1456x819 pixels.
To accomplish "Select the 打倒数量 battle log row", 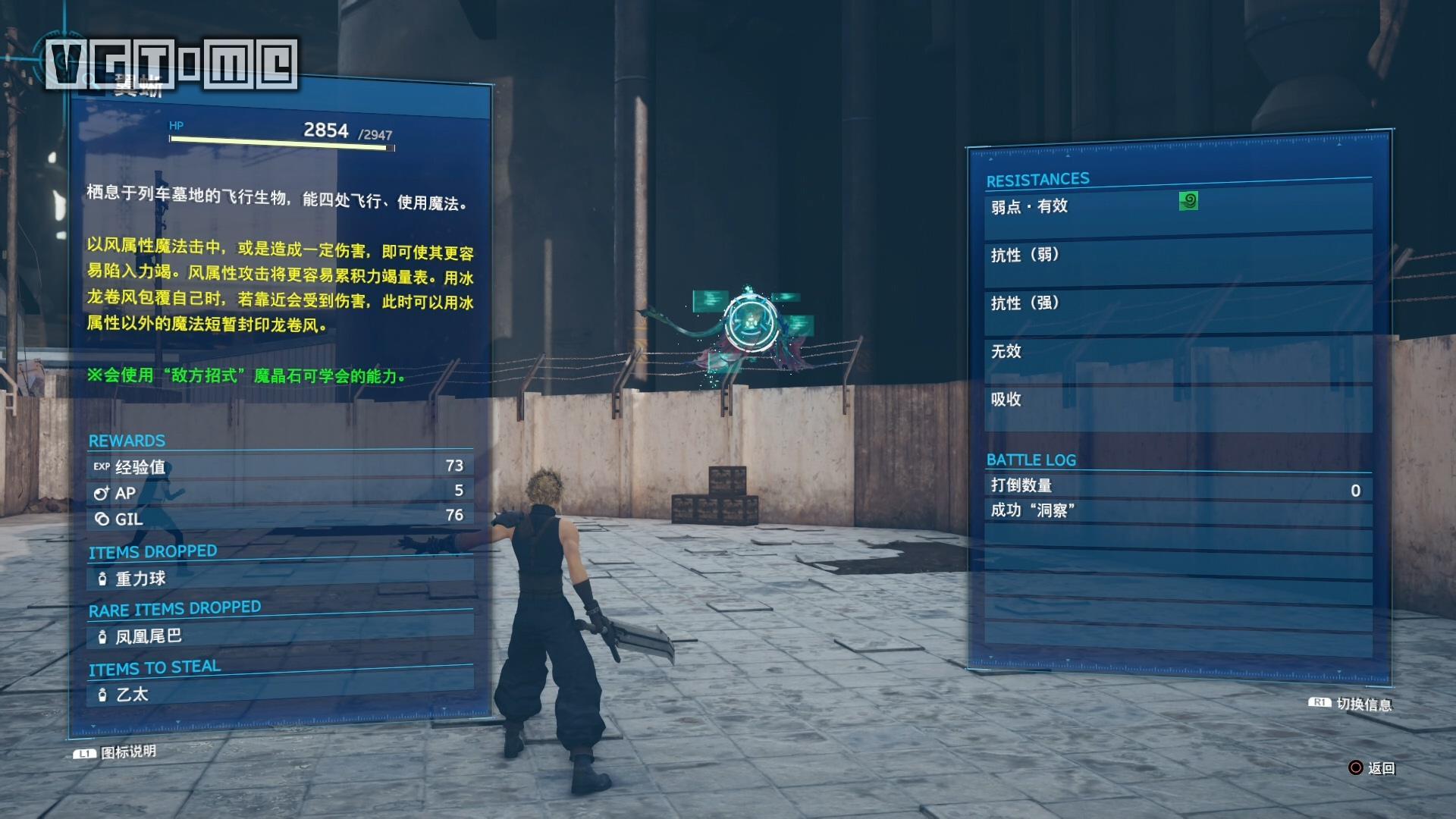I will pyautogui.click(x=1178, y=487).
